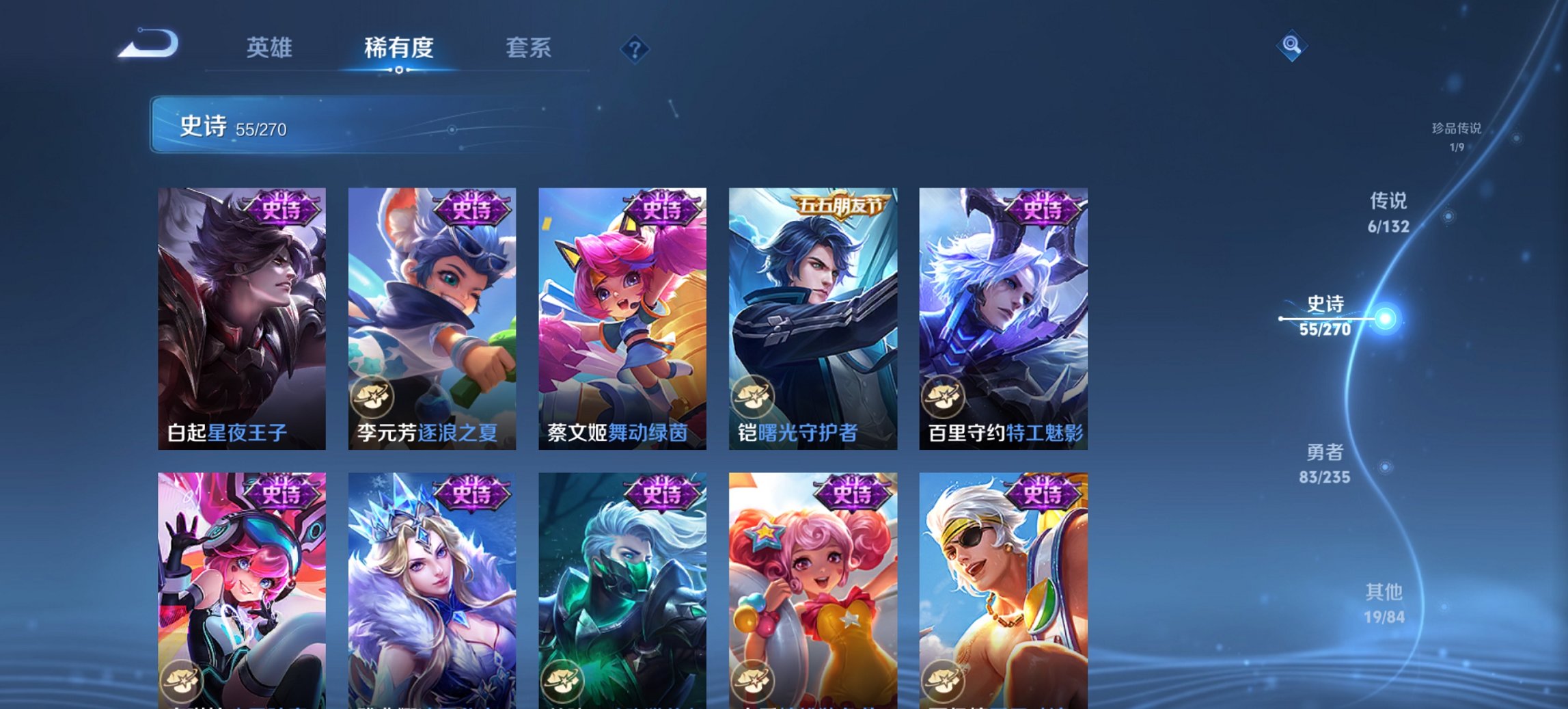Screen dimensions: 1568x709
Task: Click the underline indicator below 稀有度
Action: (x=400, y=70)
